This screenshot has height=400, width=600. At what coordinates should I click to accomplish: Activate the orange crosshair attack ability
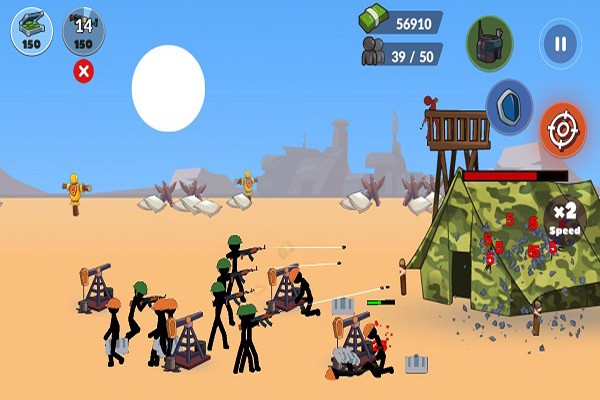pyautogui.click(x=563, y=129)
